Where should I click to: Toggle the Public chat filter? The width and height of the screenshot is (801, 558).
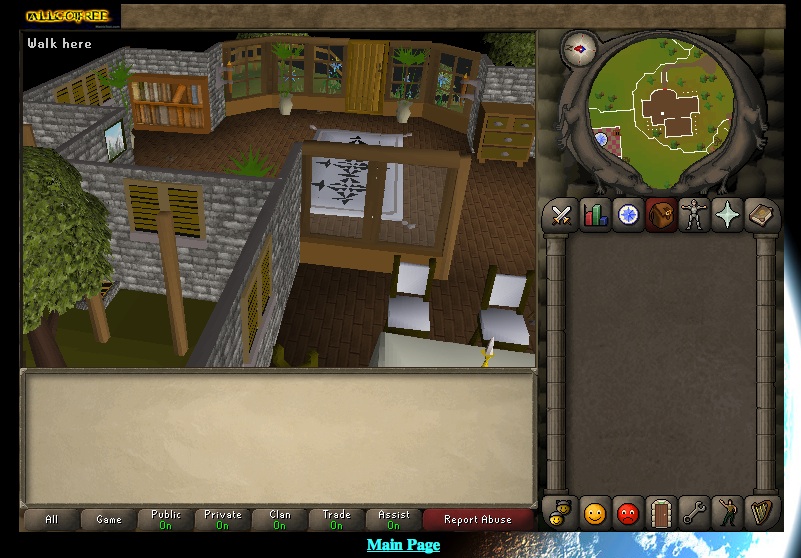[x=166, y=519]
